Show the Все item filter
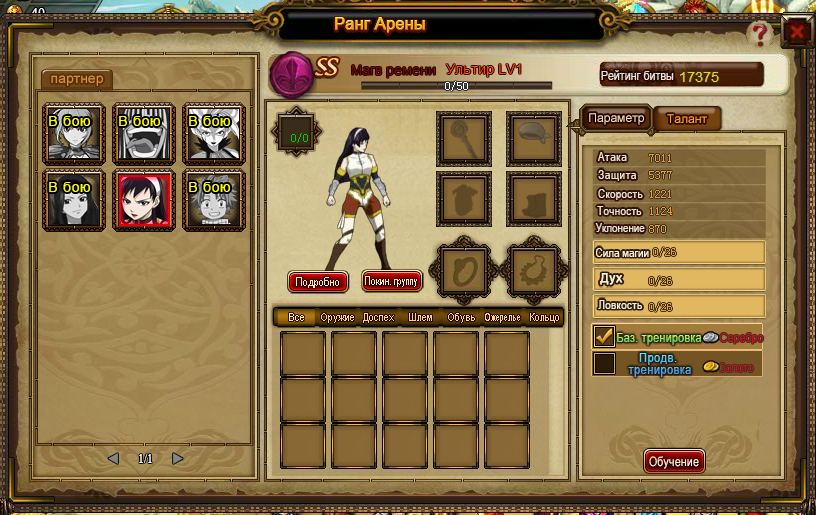This screenshot has width=816, height=515. tap(296, 317)
